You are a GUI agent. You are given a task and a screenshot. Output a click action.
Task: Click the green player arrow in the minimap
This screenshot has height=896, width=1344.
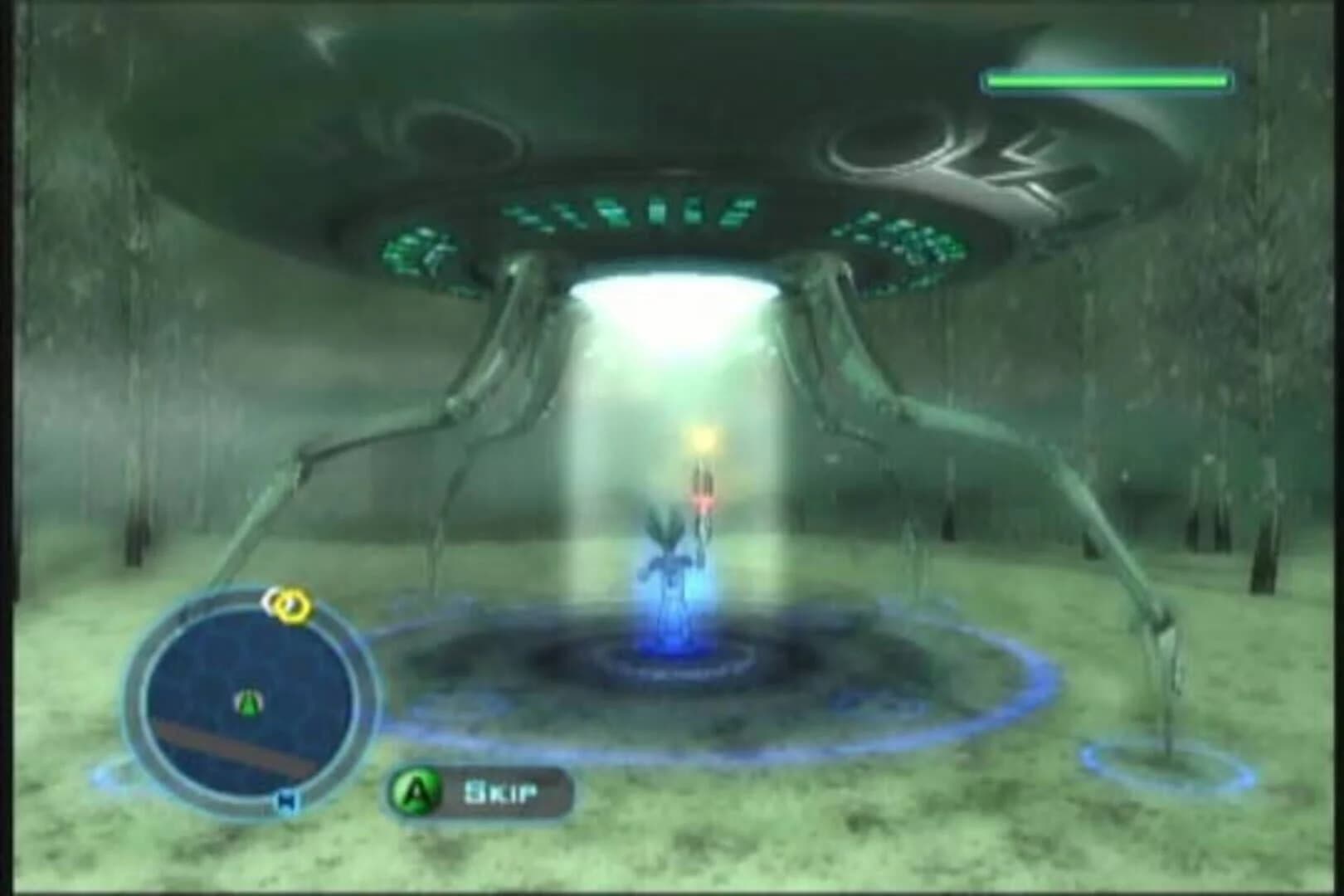point(249,701)
